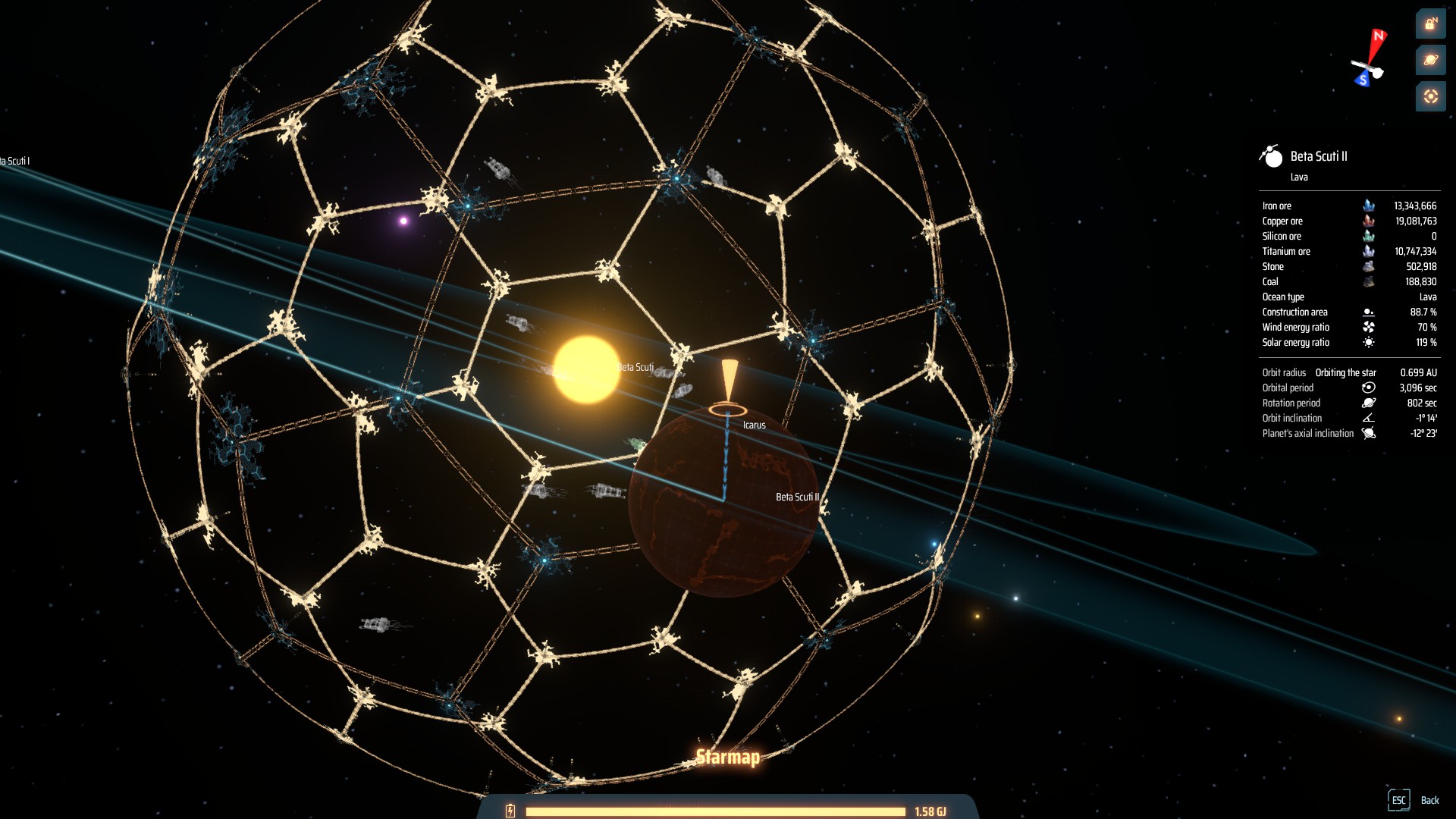Click the Back button to exit starmap
This screenshot has height=819, width=1456.
click(x=1414, y=800)
